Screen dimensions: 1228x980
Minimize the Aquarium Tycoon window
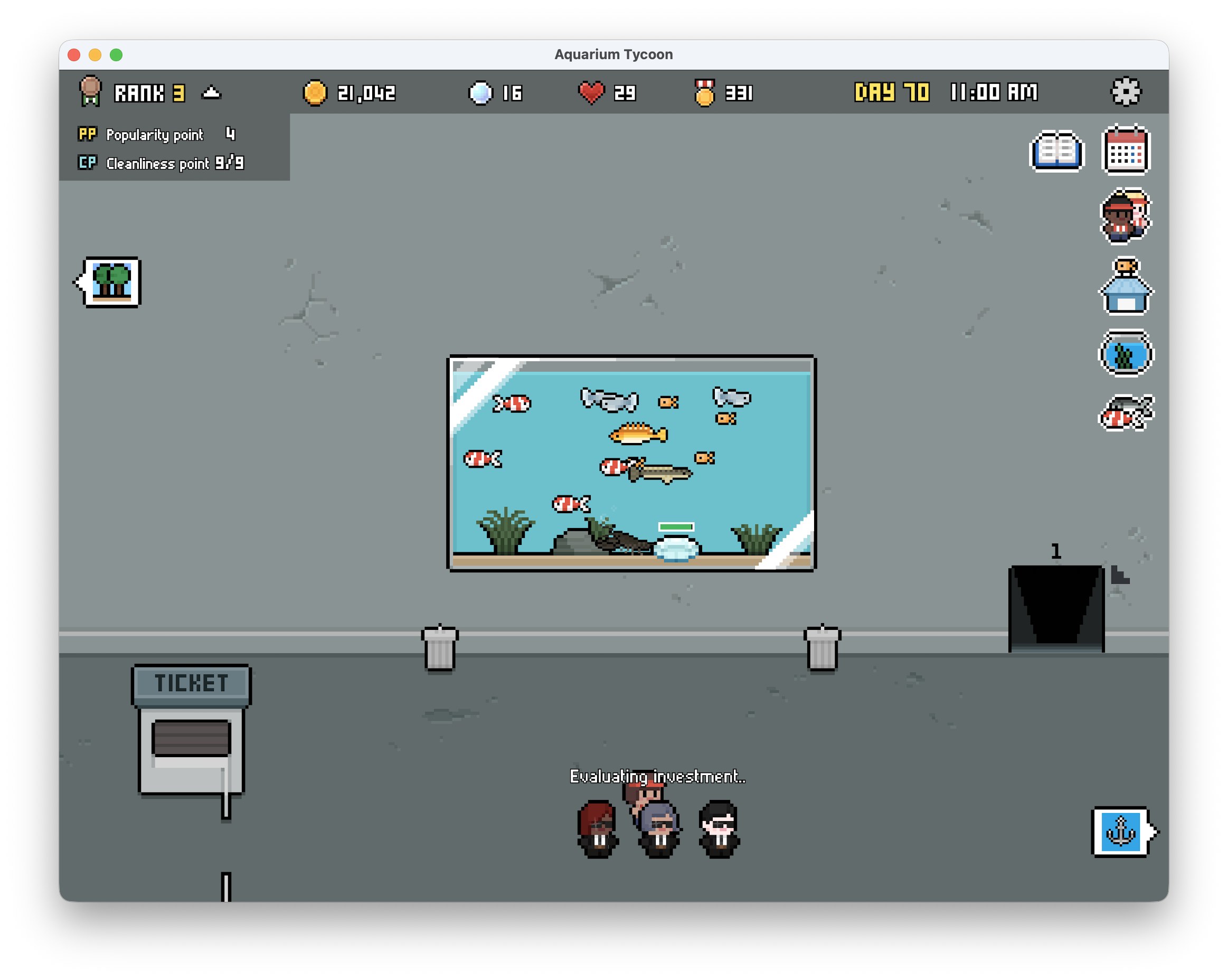[x=95, y=55]
